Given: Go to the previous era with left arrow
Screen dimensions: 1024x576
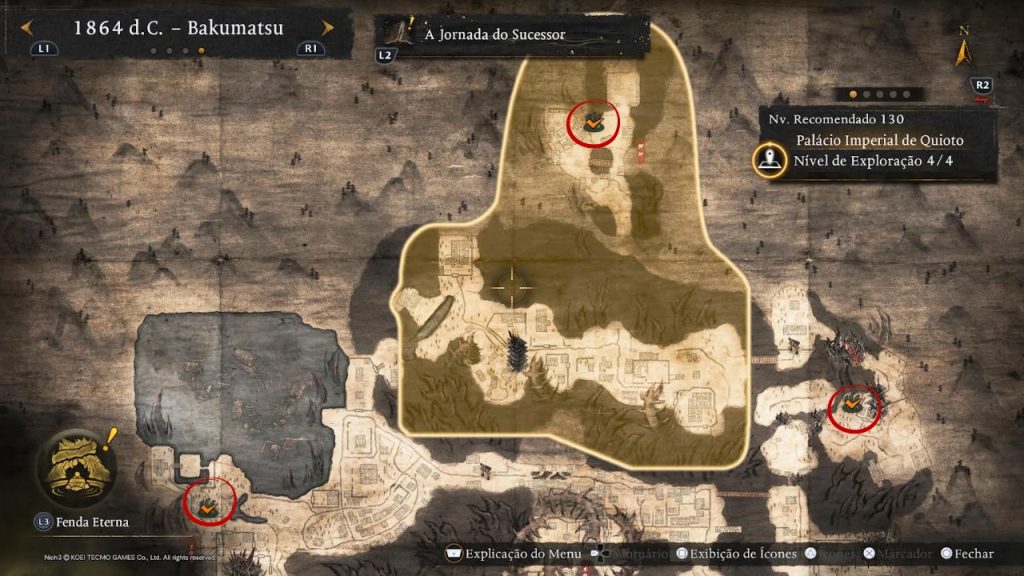Looking at the screenshot, I should pos(28,28).
